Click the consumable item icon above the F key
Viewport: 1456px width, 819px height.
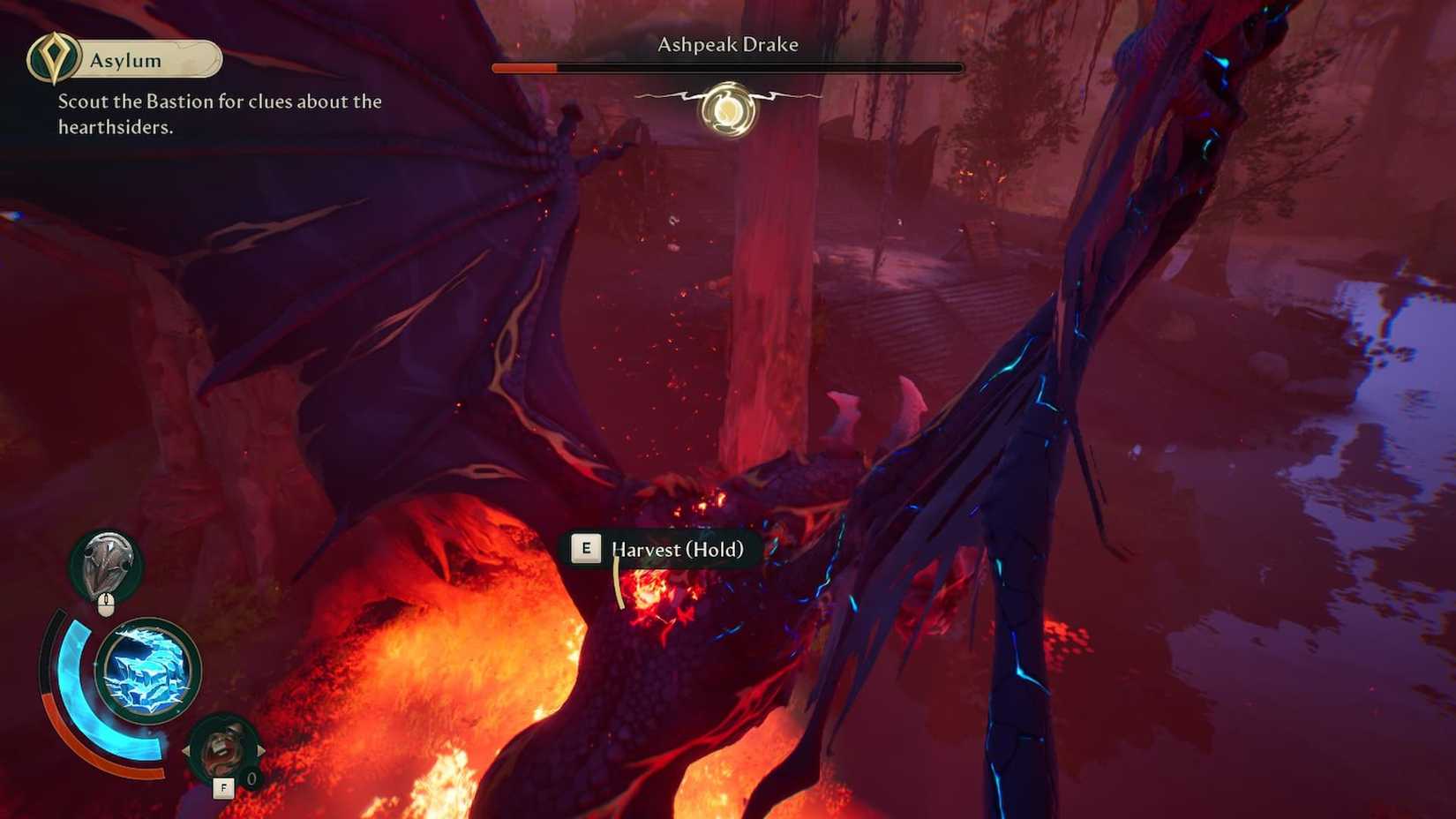click(x=224, y=744)
